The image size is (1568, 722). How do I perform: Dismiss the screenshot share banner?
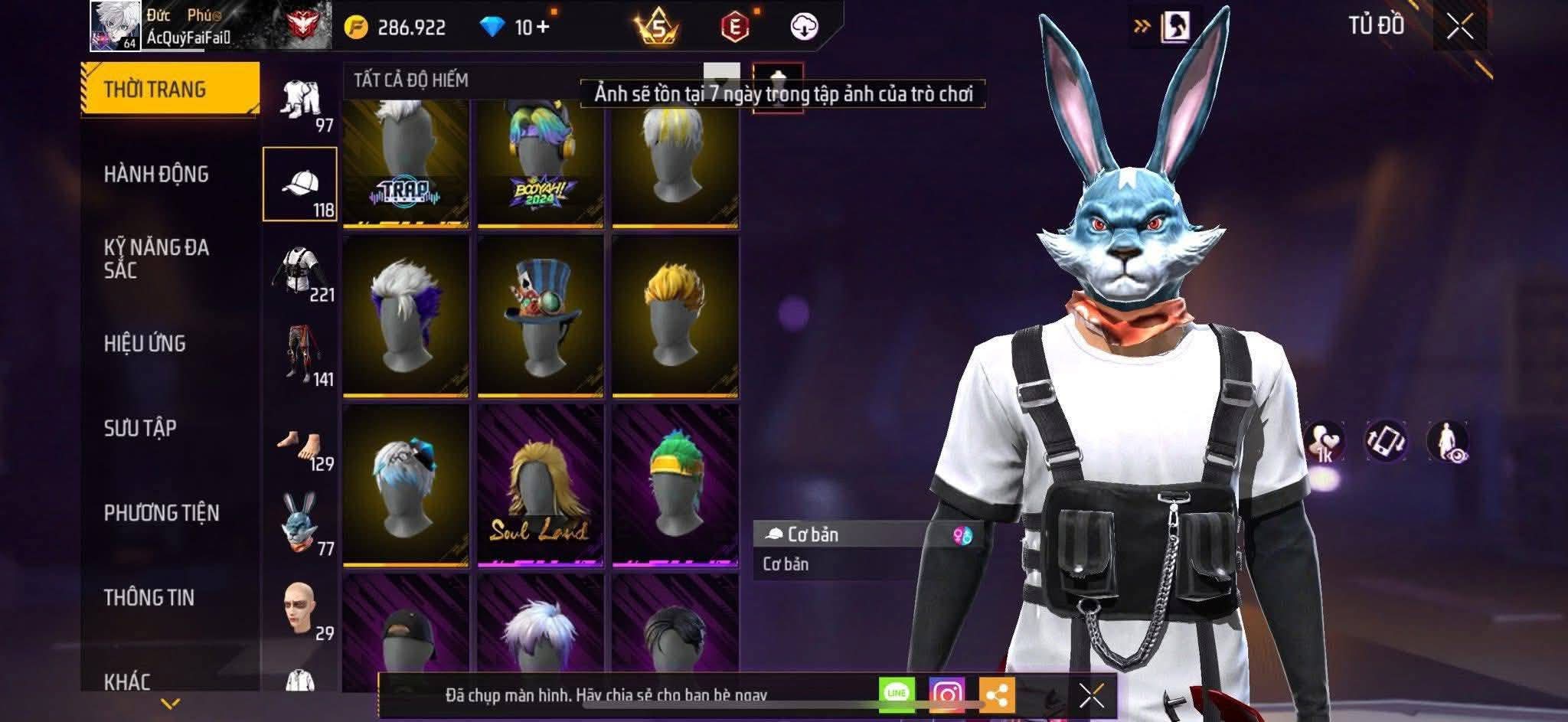(1091, 696)
